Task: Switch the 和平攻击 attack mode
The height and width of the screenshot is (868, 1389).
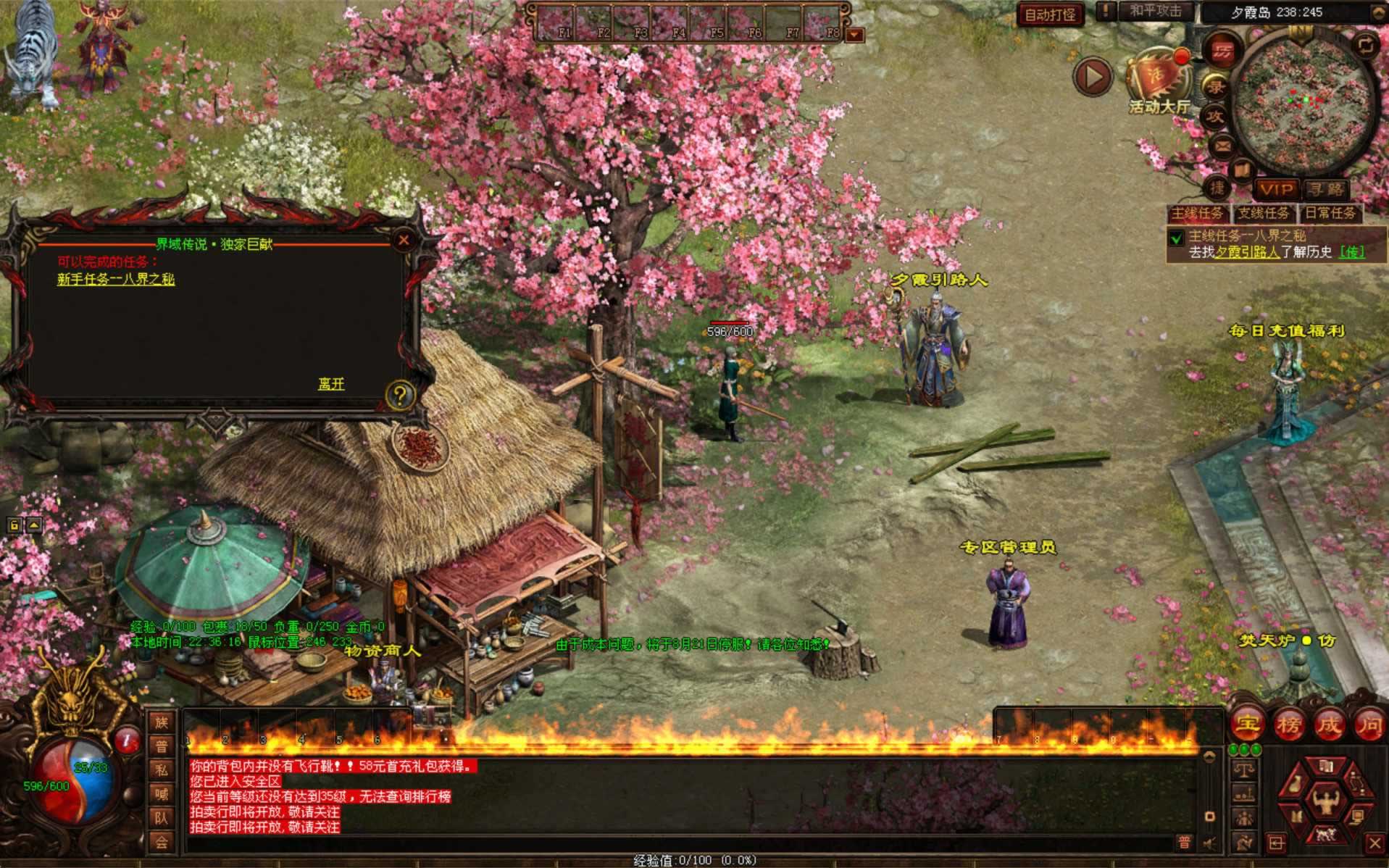Action: (x=1155, y=12)
